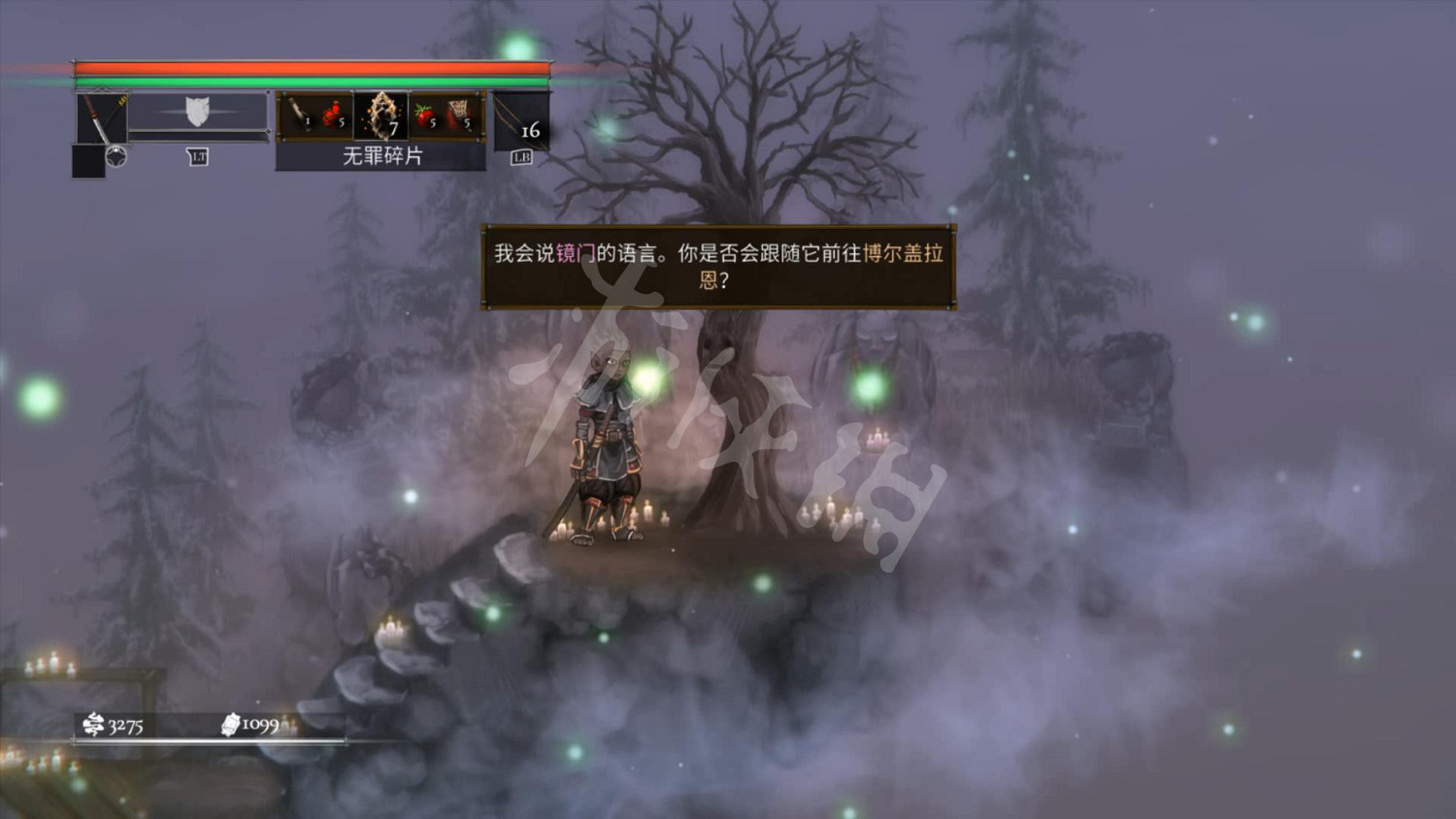Select the 无罪碎片 label tab
The height and width of the screenshot is (819, 1456).
click(383, 157)
